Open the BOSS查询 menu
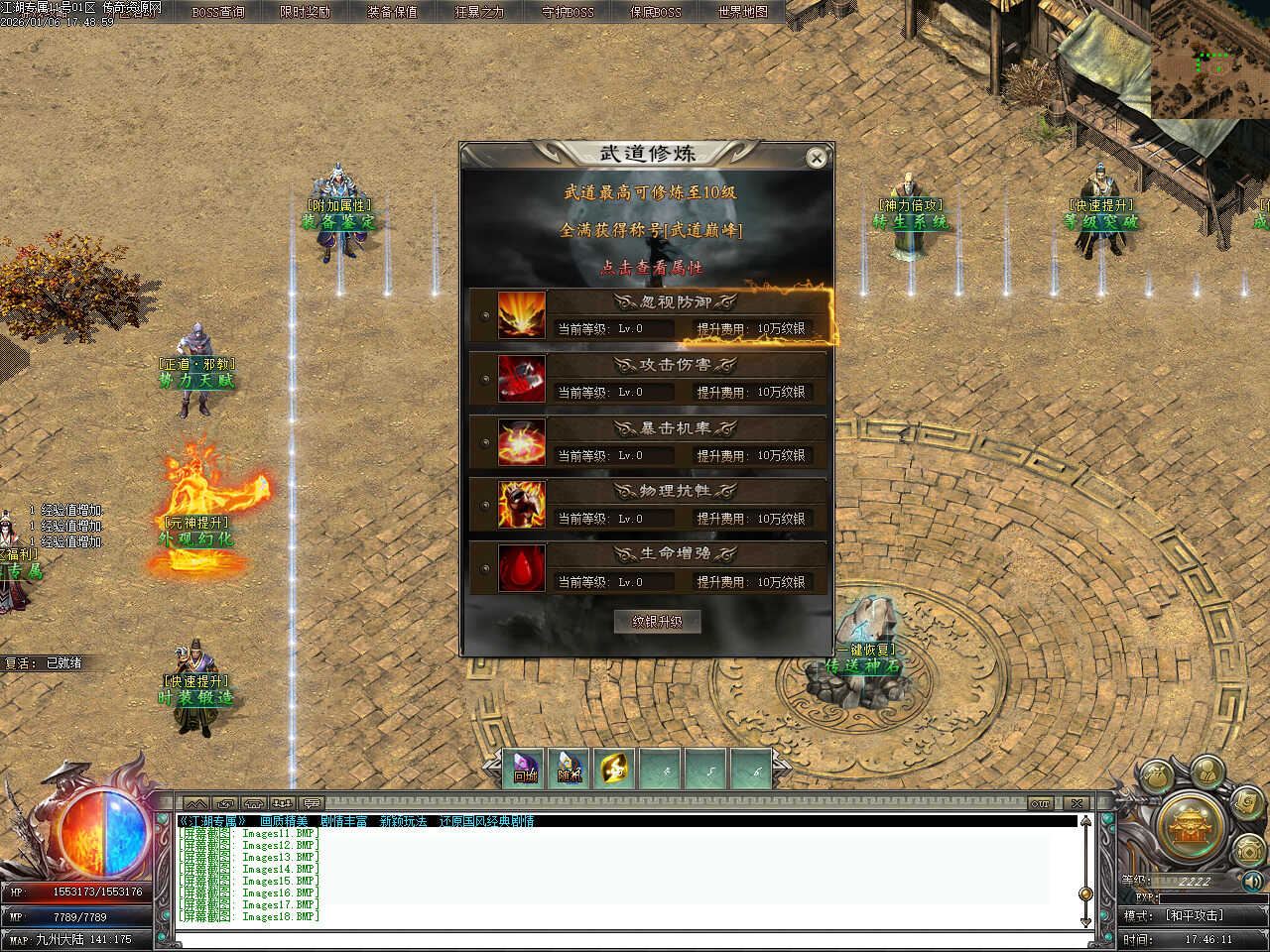 218,12
